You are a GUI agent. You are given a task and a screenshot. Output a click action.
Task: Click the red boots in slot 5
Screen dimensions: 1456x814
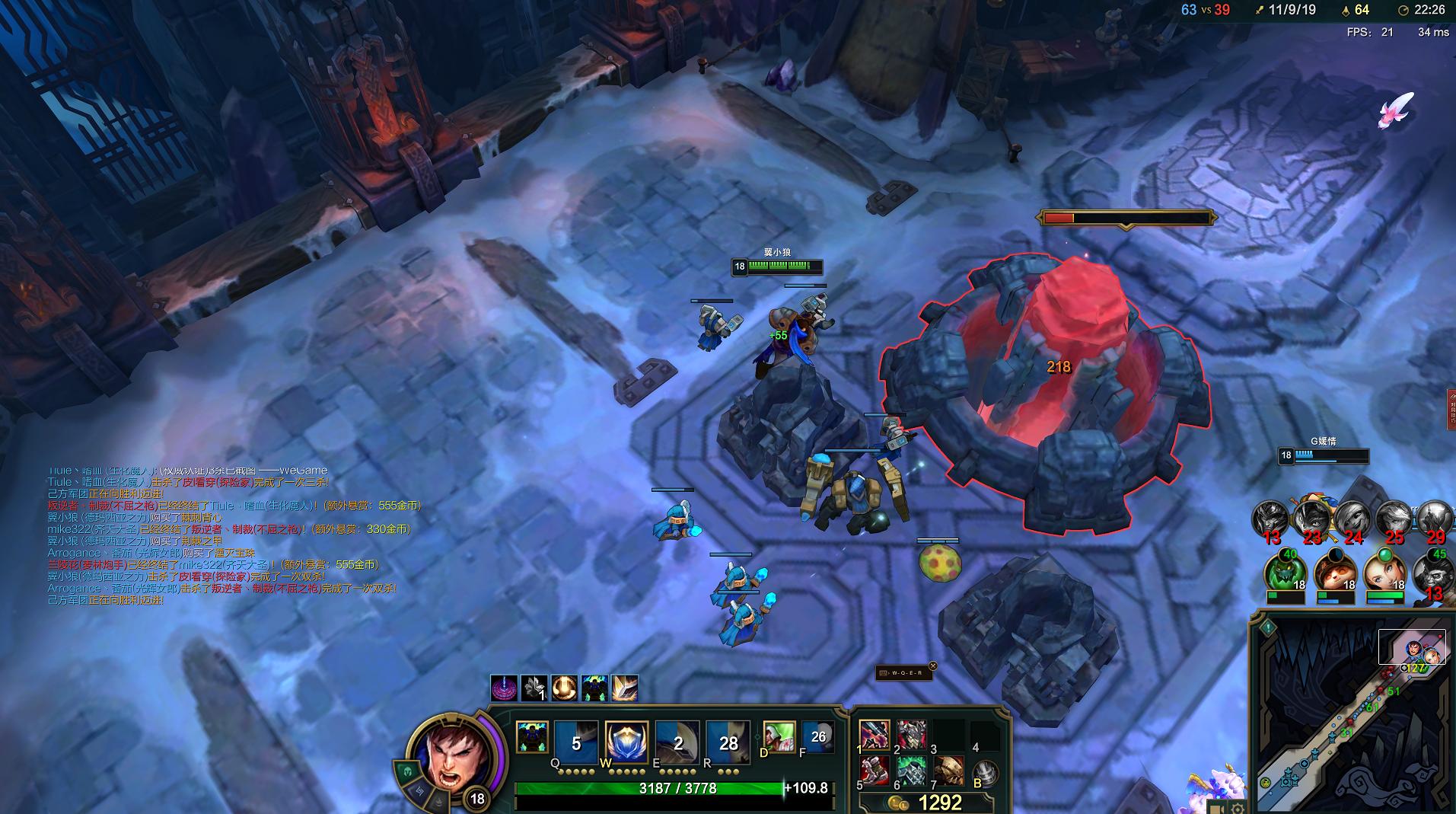point(875,771)
